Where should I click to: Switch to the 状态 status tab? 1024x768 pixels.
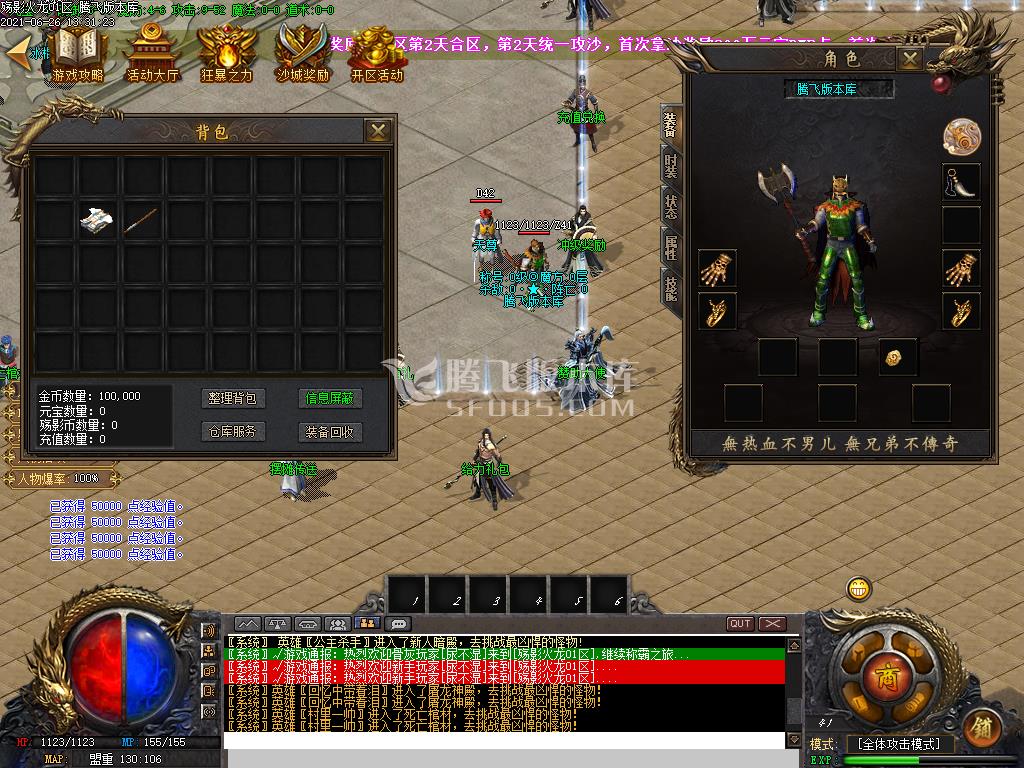click(671, 207)
